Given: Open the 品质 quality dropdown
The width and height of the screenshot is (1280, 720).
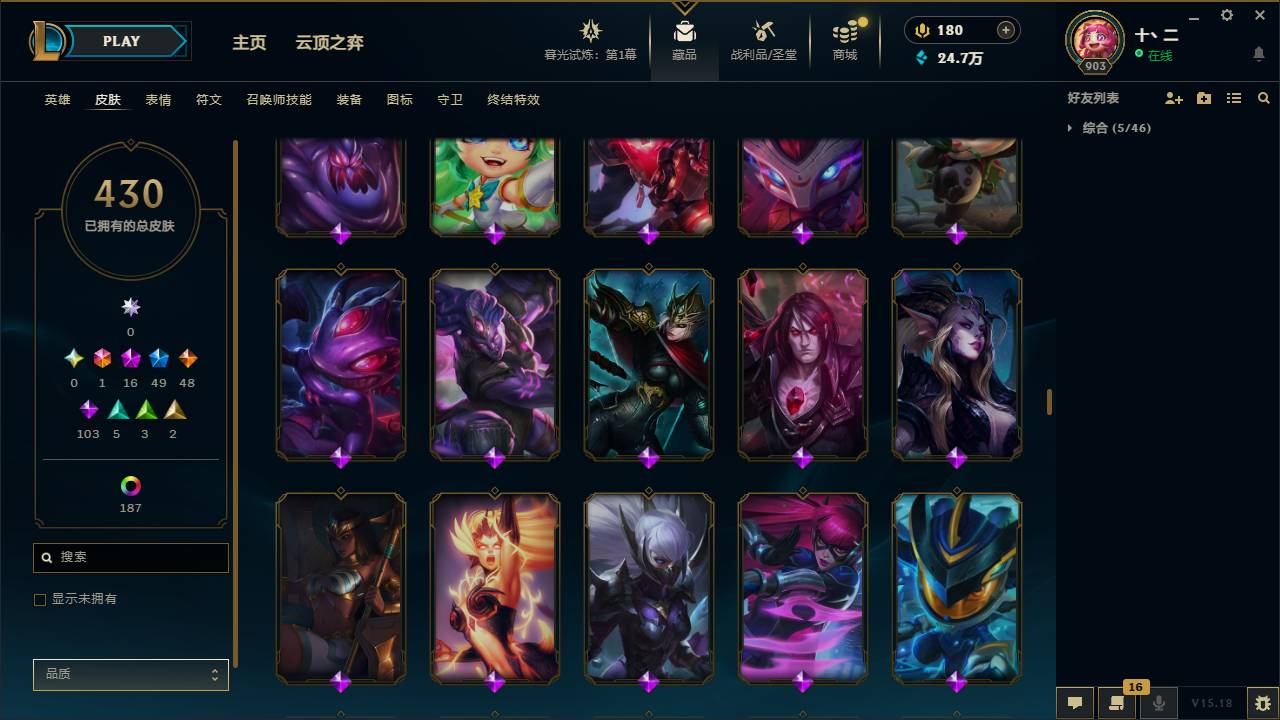Looking at the screenshot, I should point(130,674).
